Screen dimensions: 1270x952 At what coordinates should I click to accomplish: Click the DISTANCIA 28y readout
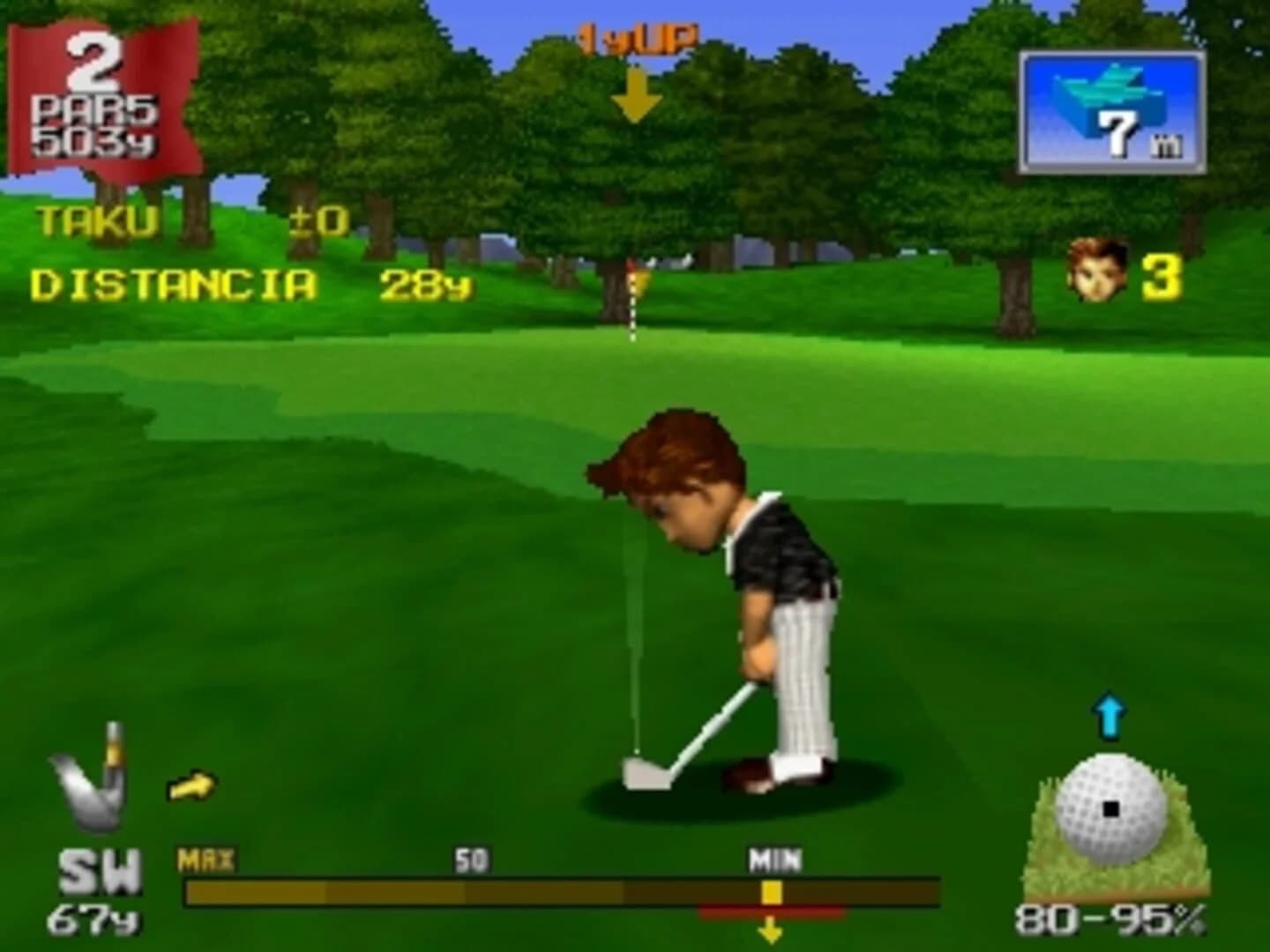(176, 282)
